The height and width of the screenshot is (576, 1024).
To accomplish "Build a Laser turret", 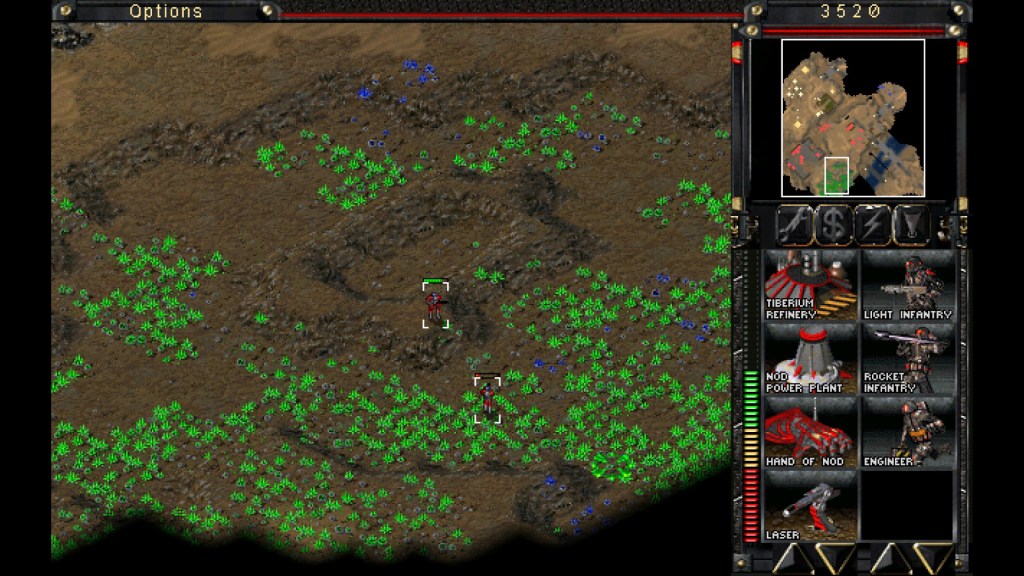I will [810, 506].
